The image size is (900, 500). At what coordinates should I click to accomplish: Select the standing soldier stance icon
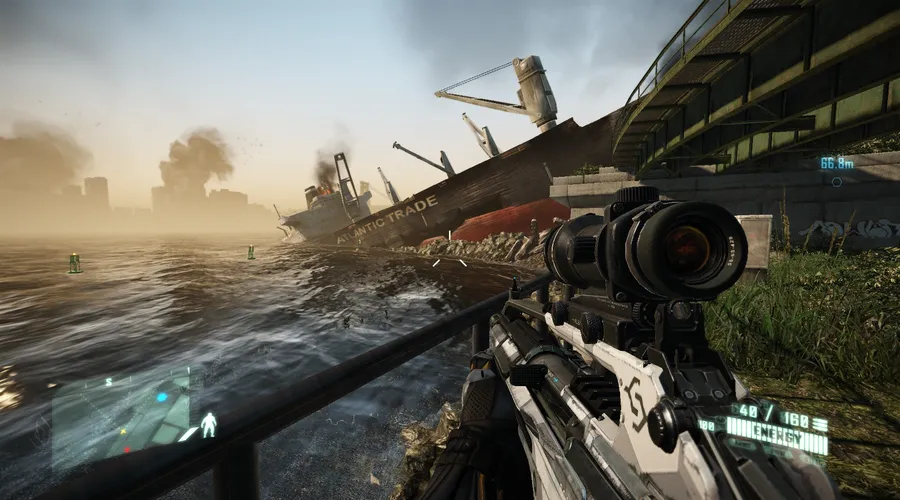click(x=209, y=425)
